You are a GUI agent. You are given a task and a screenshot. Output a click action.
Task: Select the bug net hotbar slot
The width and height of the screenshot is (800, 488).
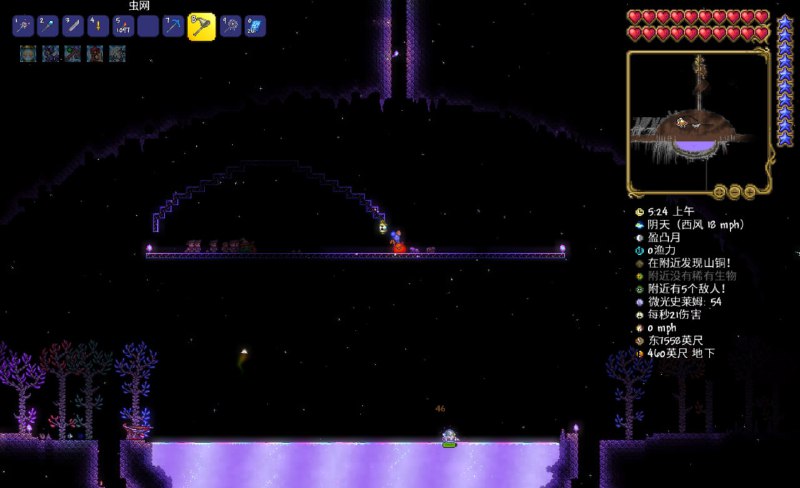[202, 26]
